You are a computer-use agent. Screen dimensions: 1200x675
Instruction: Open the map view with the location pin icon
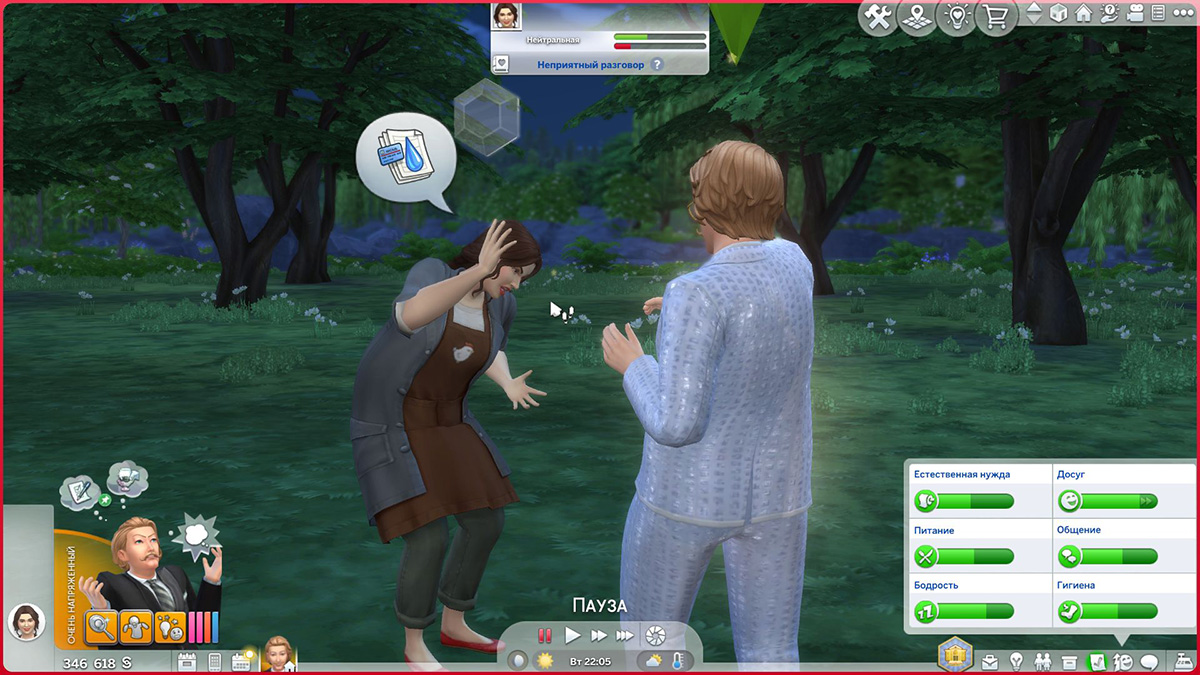pyautogui.click(x=915, y=17)
